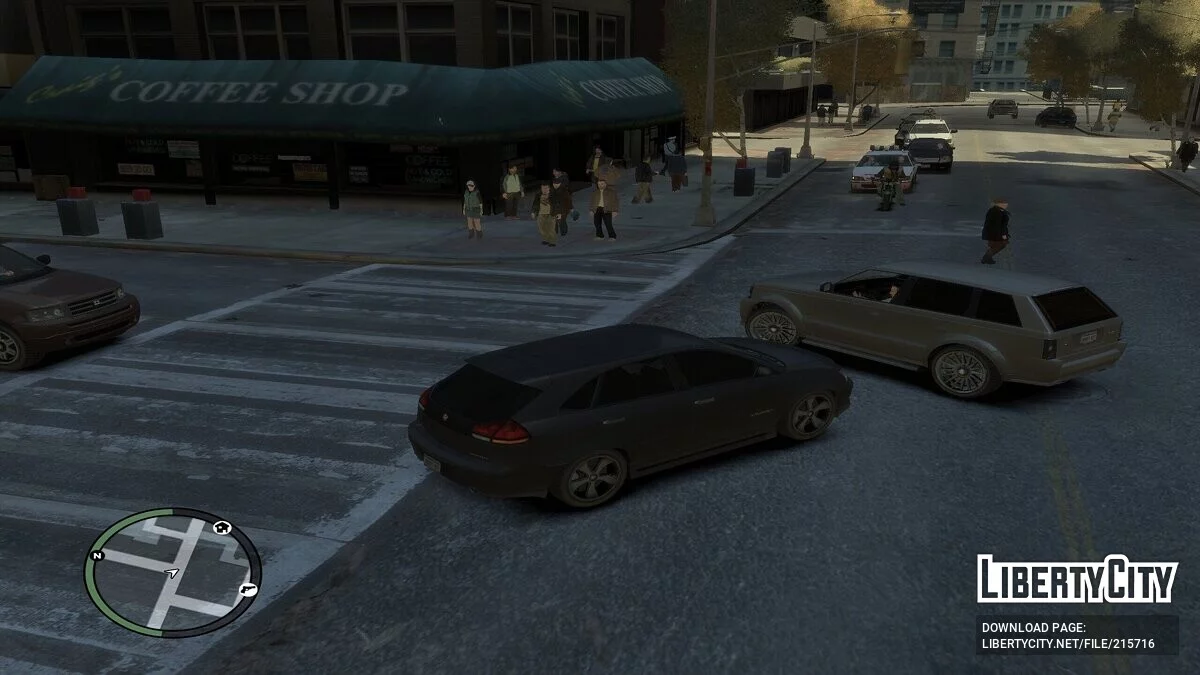1200x675 pixels.
Task: Click the safehouse blip on the minimap
Action: (x=222, y=527)
